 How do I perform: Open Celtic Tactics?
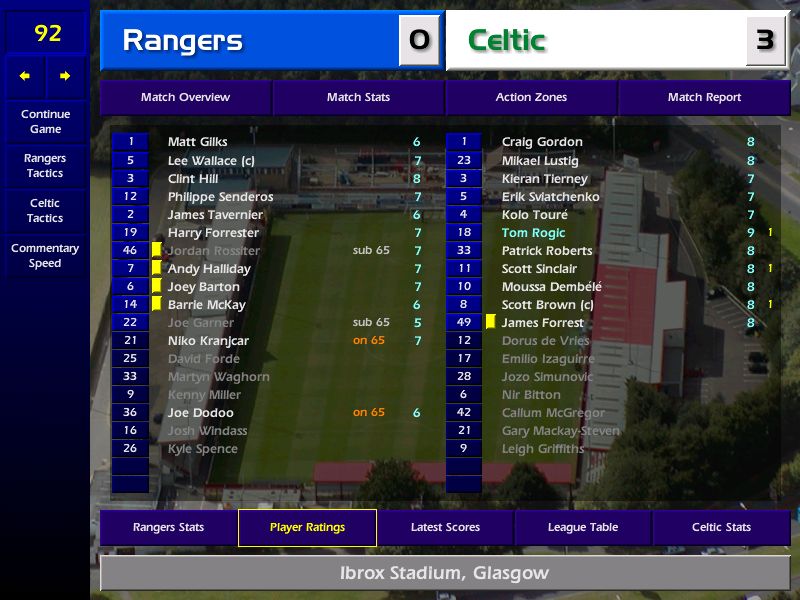click(x=45, y=210)
